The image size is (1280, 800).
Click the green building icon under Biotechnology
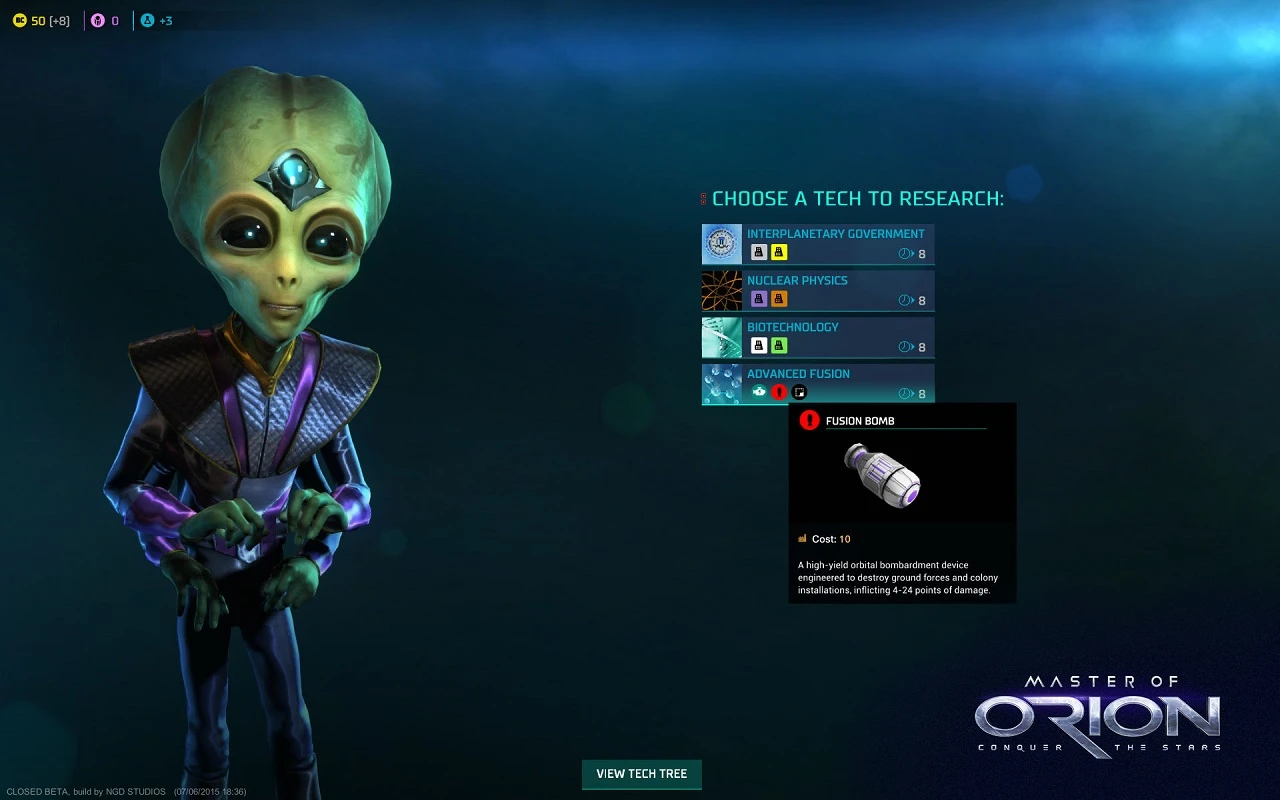(779, 346)
